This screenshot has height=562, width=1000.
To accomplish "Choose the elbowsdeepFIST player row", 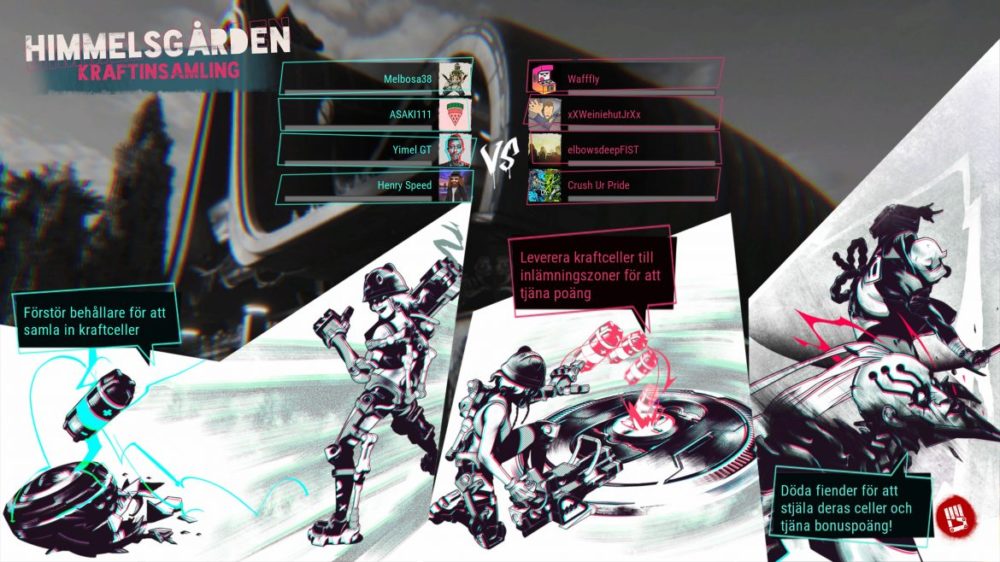I will click(x=622, y=149).
